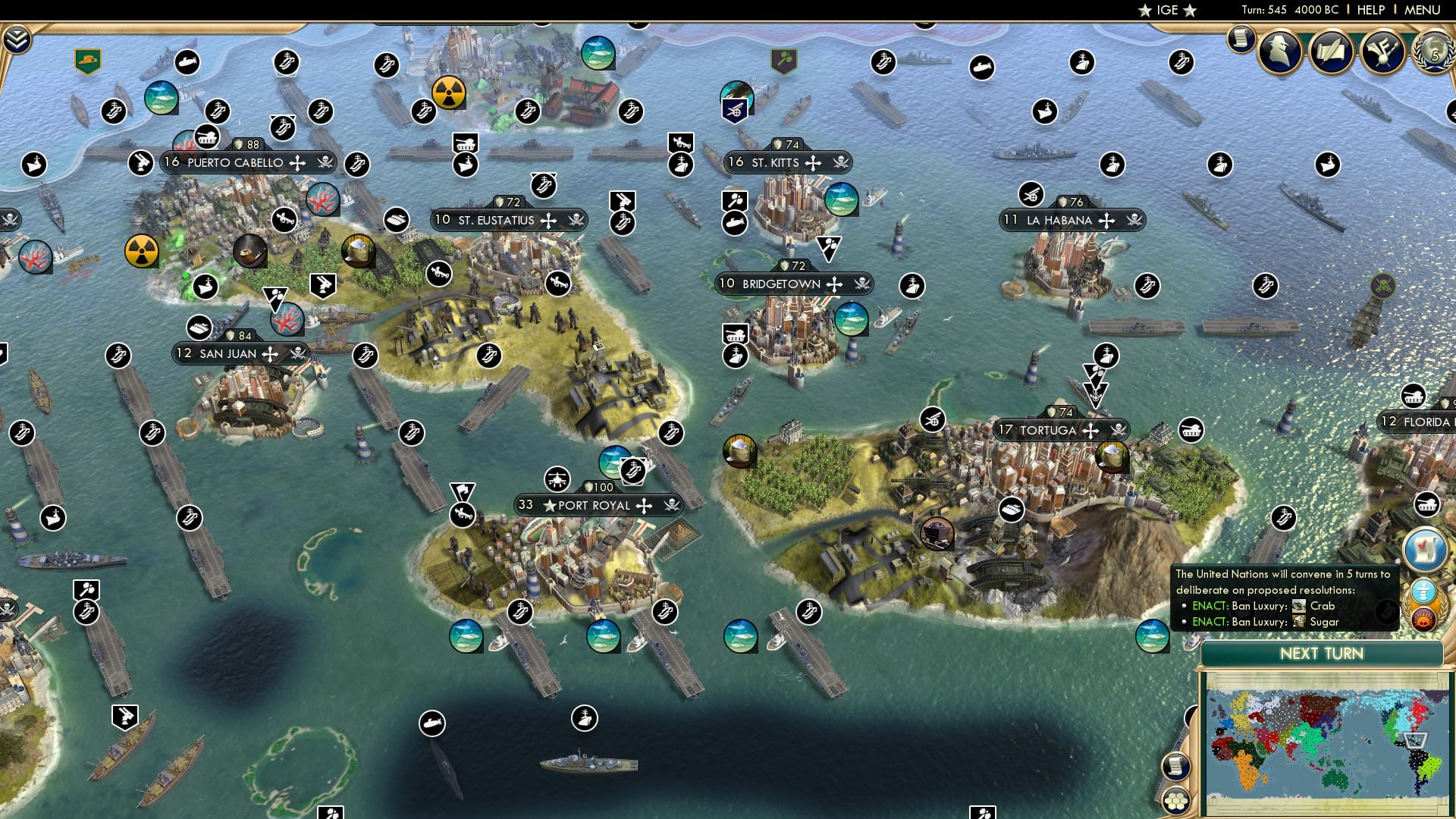1456x819 pixels.
Task: Toggle strategic view below the minimap
Action: [1176, 802]
